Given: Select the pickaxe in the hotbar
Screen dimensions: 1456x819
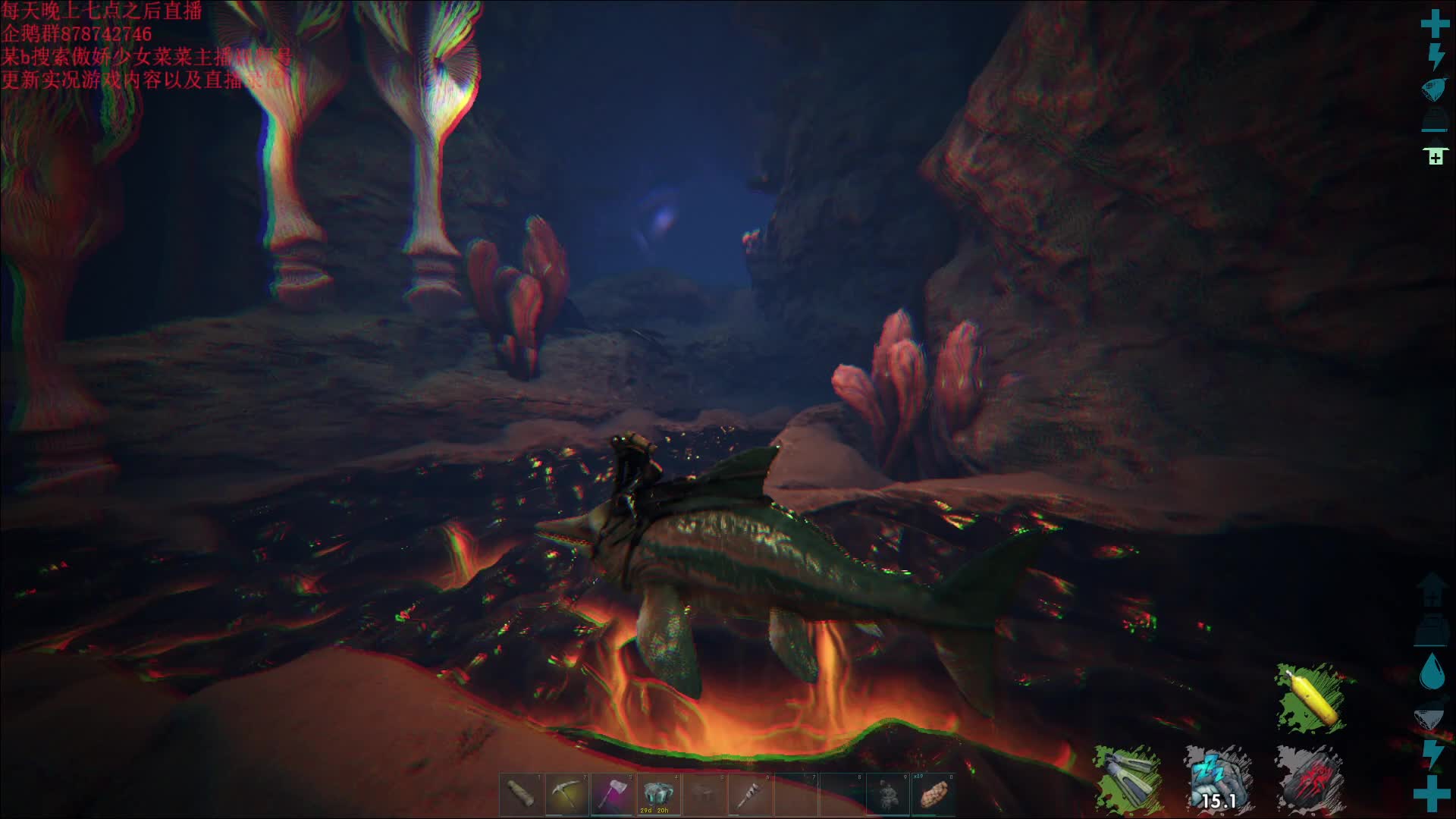Looking at the screenshot, I should point(566,794).
